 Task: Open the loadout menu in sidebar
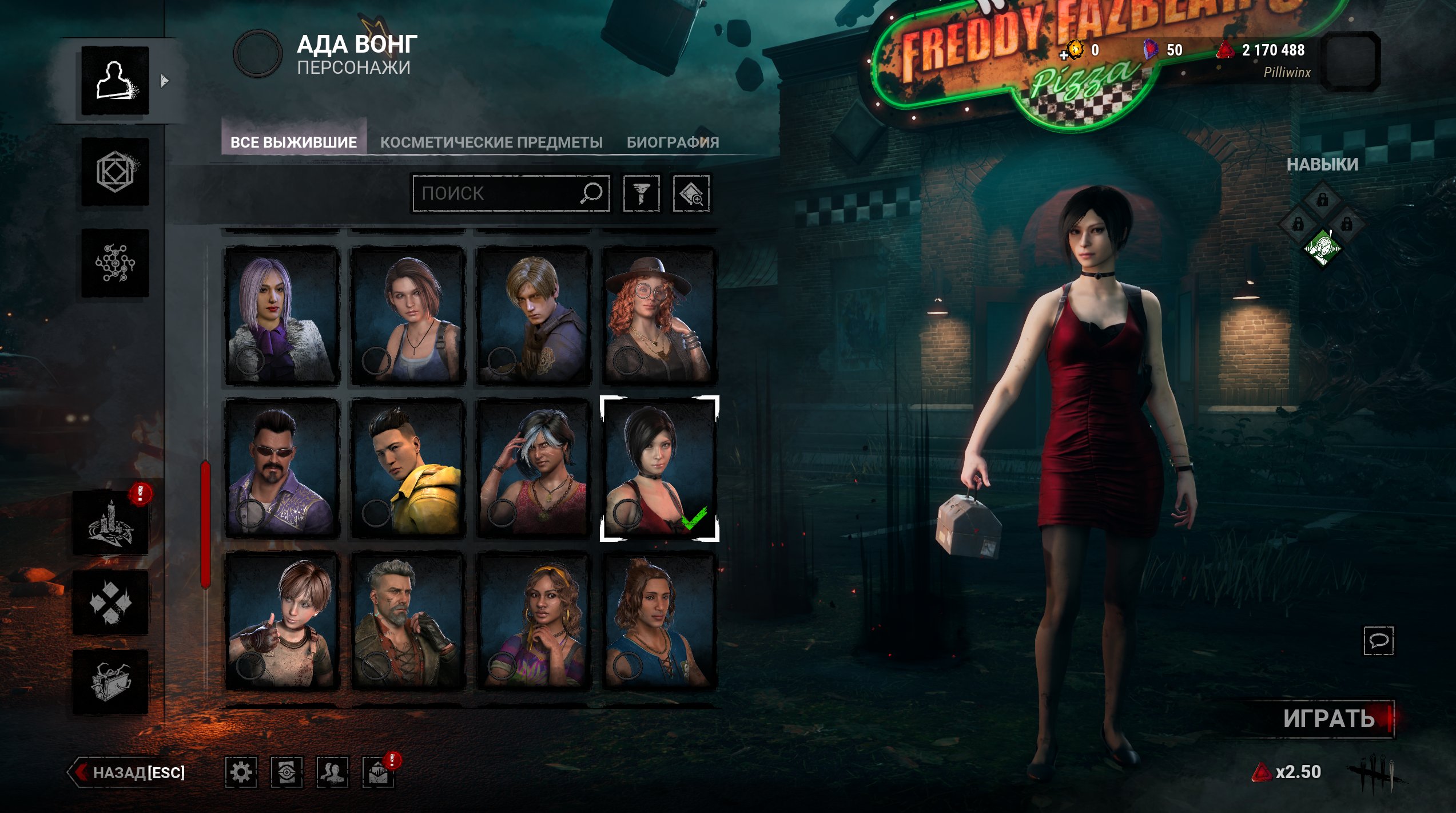click(115, 172)
